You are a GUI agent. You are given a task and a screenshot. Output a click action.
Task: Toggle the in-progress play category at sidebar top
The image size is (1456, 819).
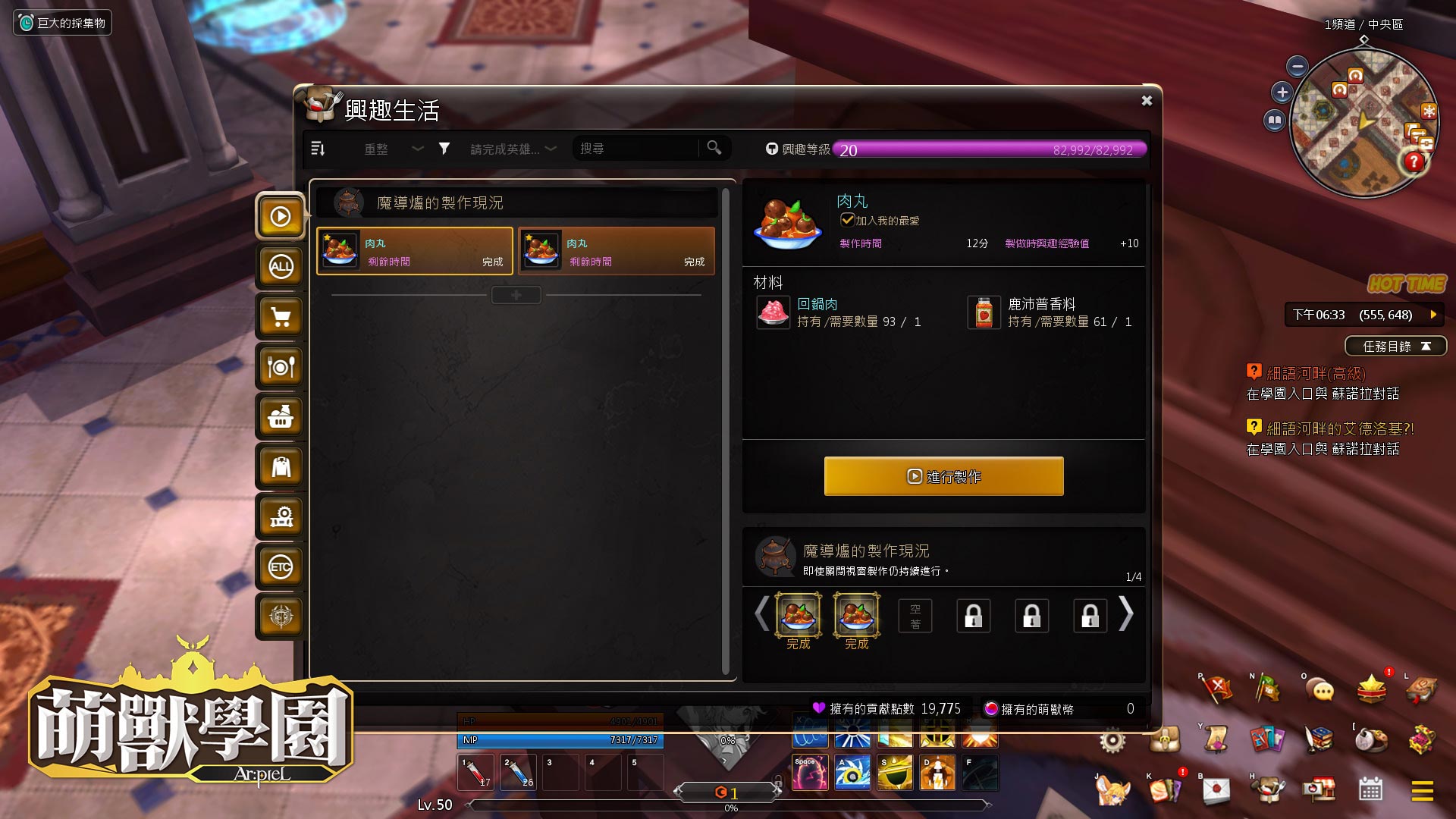point(281,217)
